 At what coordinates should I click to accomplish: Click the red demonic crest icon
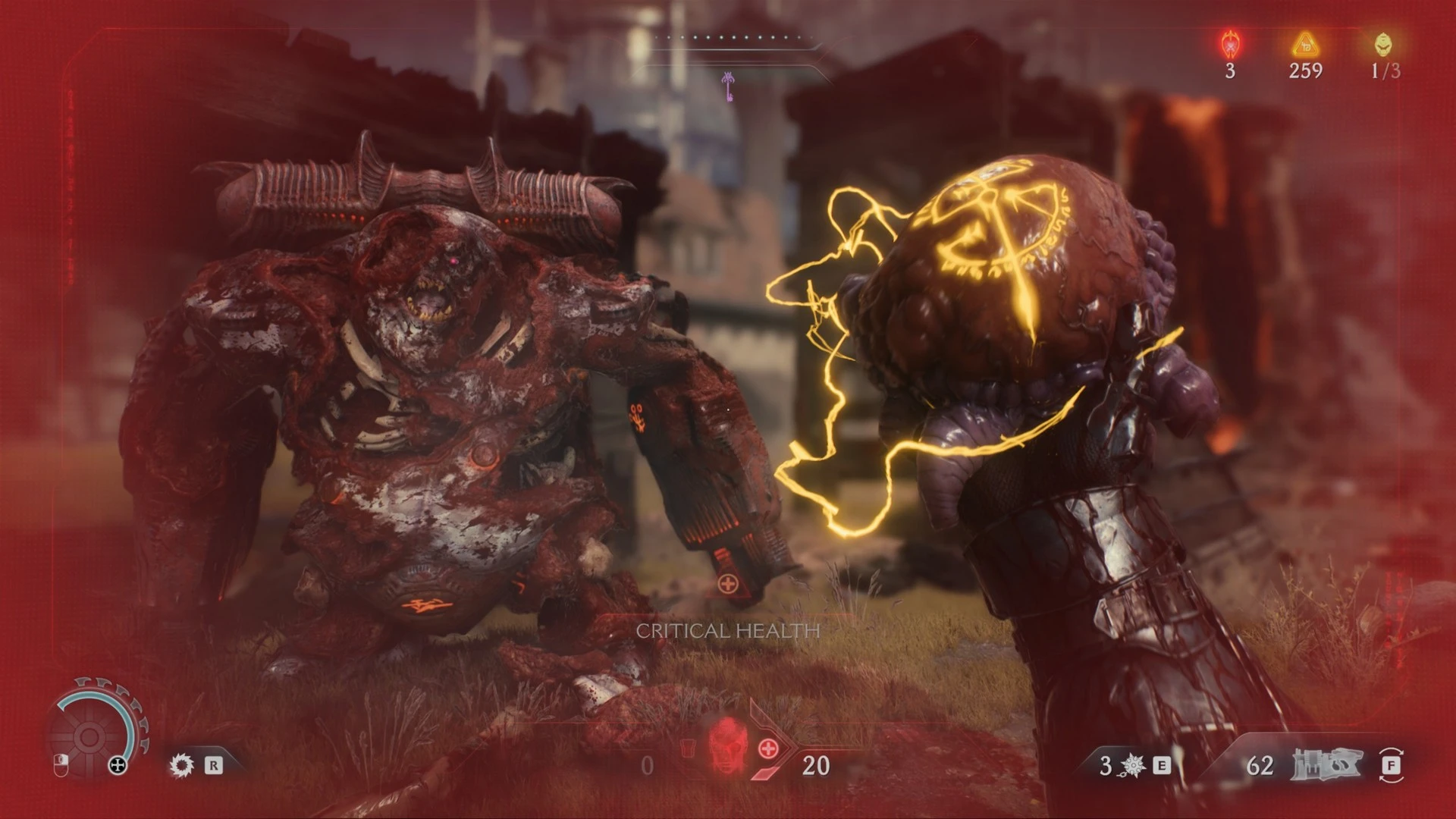1230,45
